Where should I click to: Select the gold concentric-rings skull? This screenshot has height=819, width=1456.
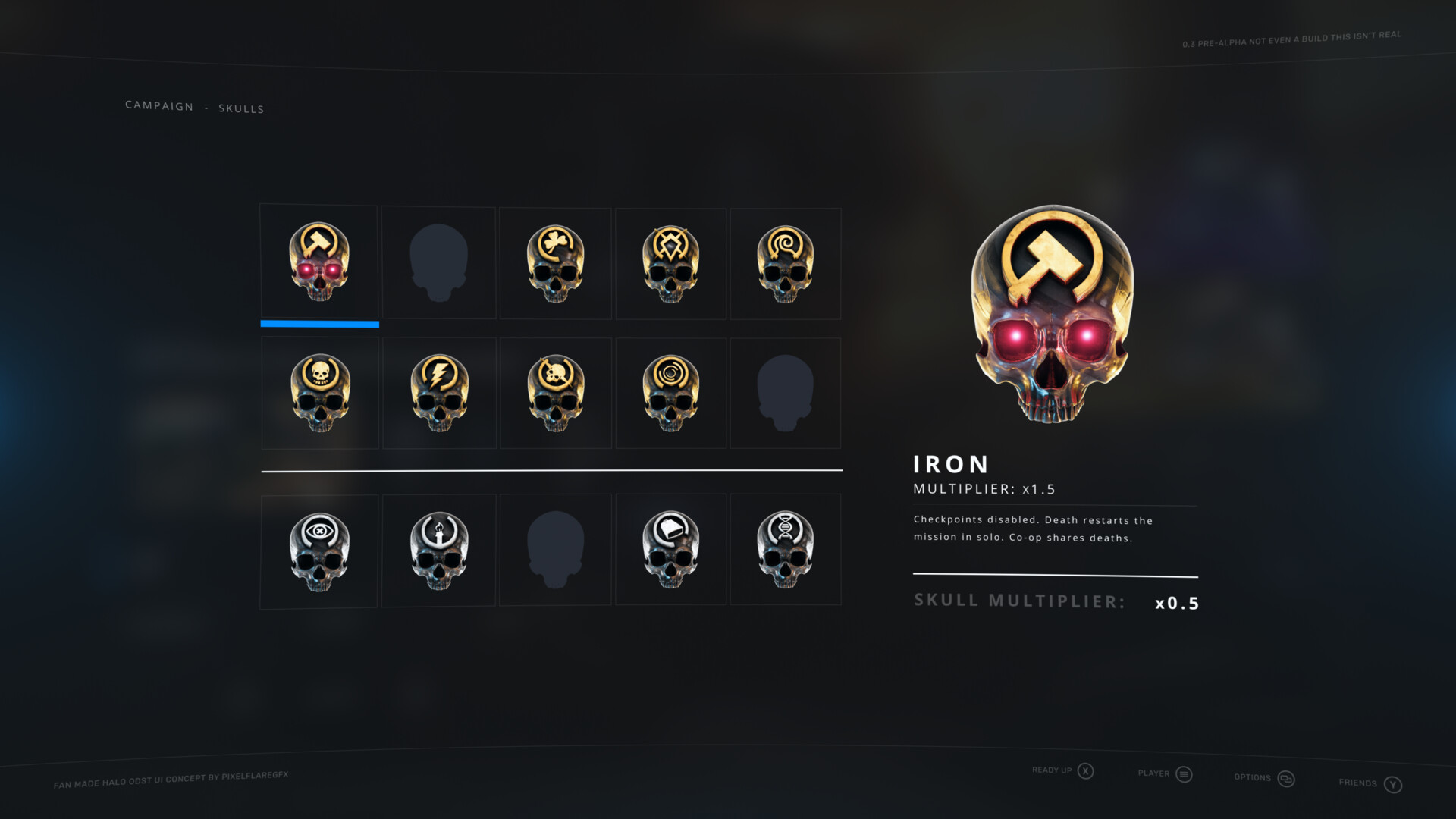pos(670,394)
